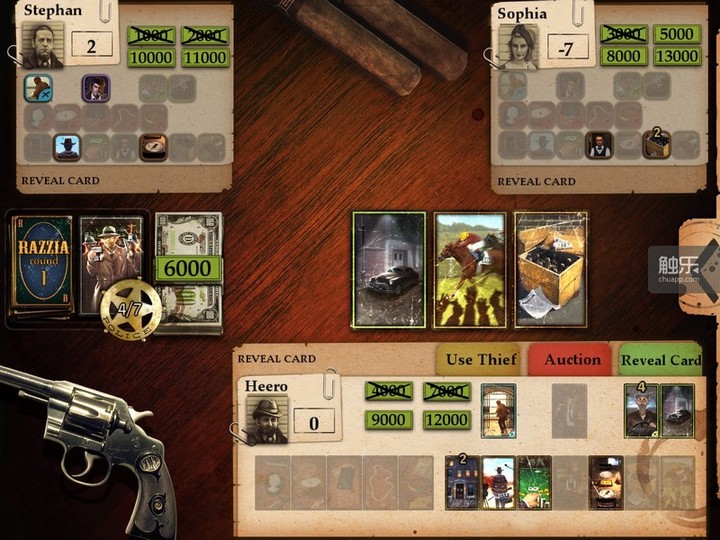720x540 pixels.
Task: Select the gangsters card beside the Razzia deck
Action: pyautogui.click(x=111, y=262)
